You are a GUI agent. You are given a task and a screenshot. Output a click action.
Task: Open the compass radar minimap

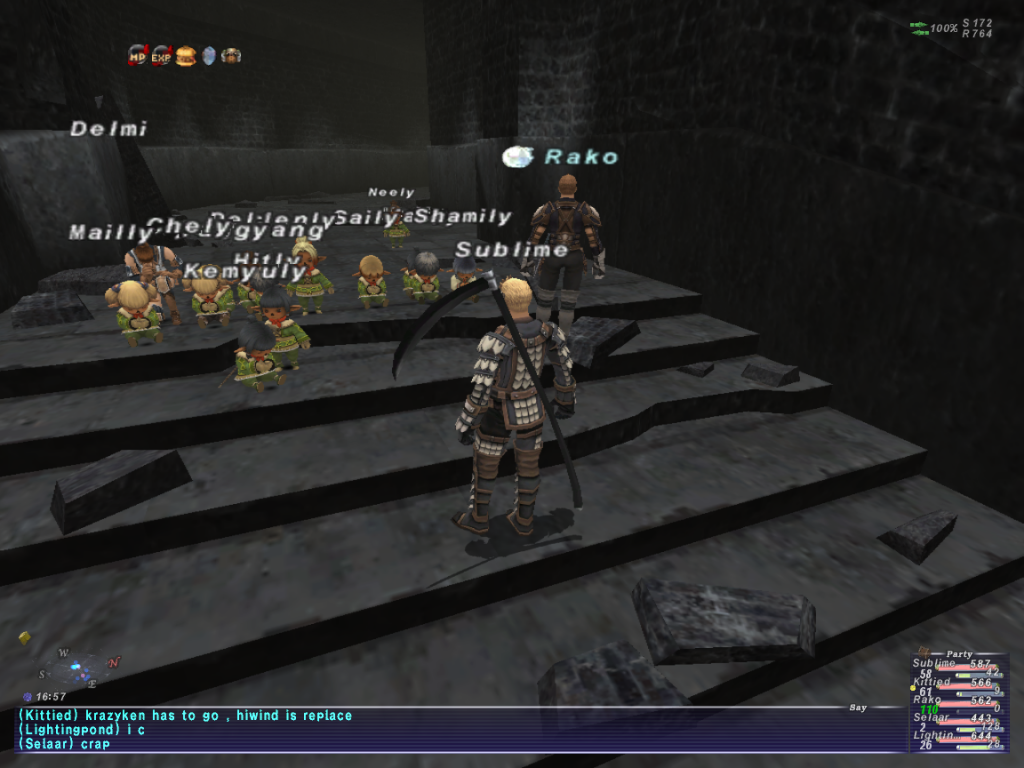[x=82, y=666]
